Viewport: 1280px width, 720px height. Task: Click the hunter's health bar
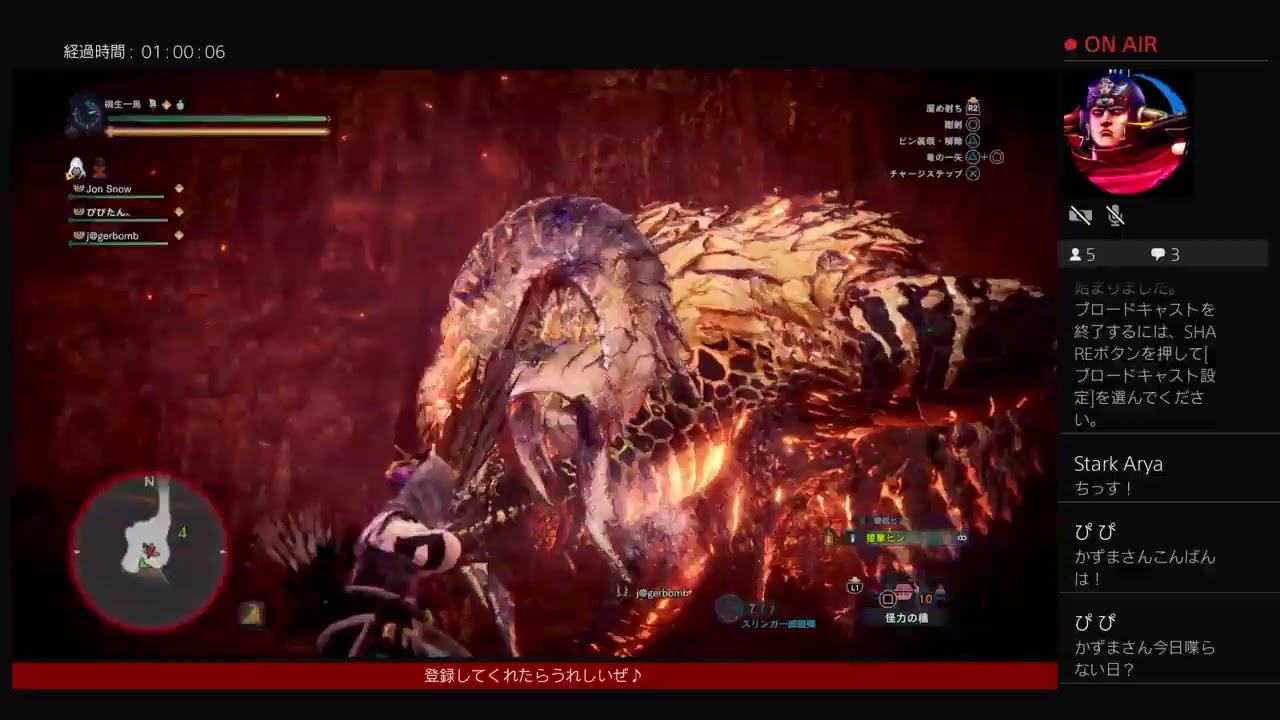[x=215, y=118]
